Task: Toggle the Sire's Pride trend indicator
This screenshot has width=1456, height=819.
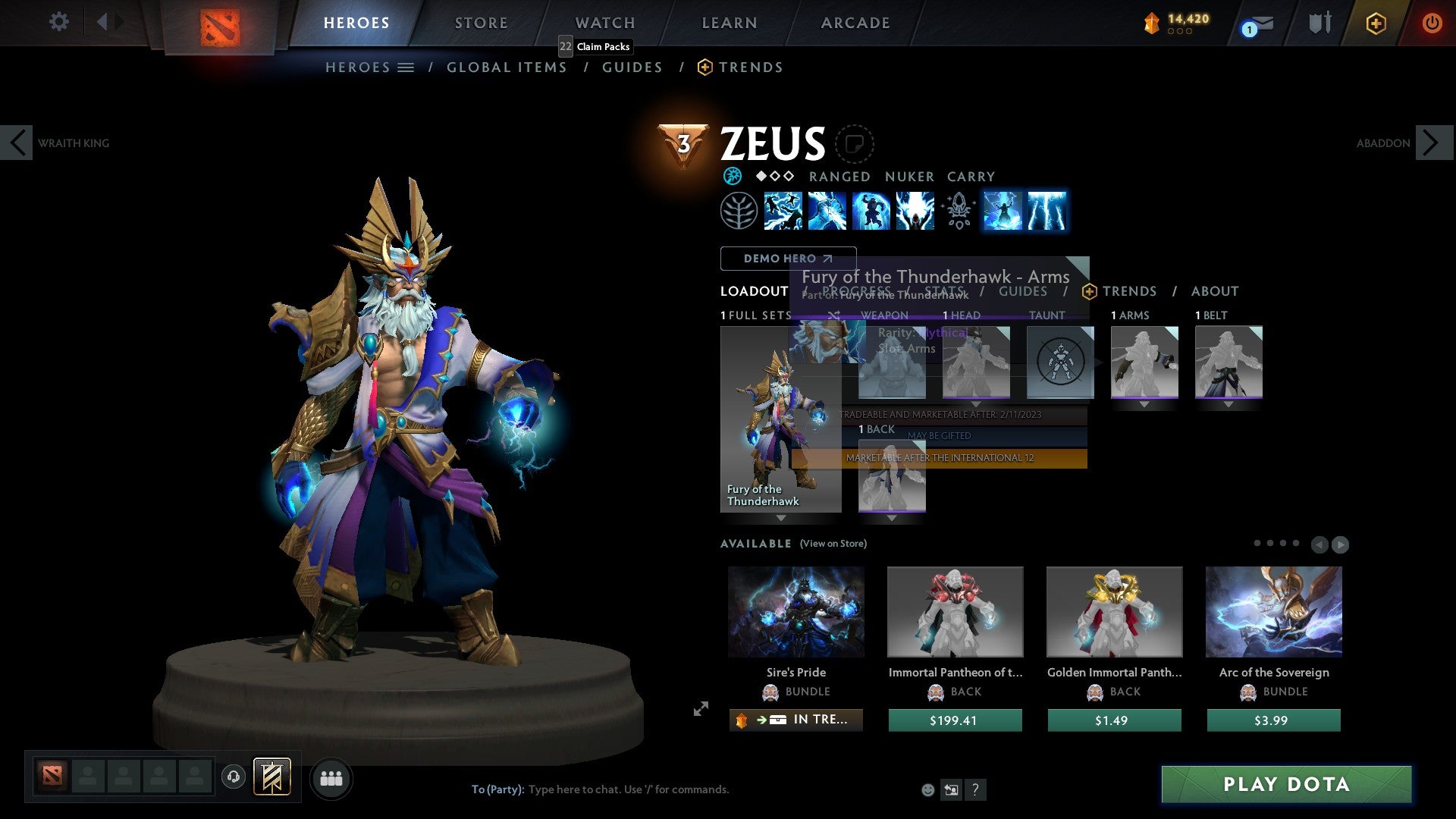Action: coord(795,720)
